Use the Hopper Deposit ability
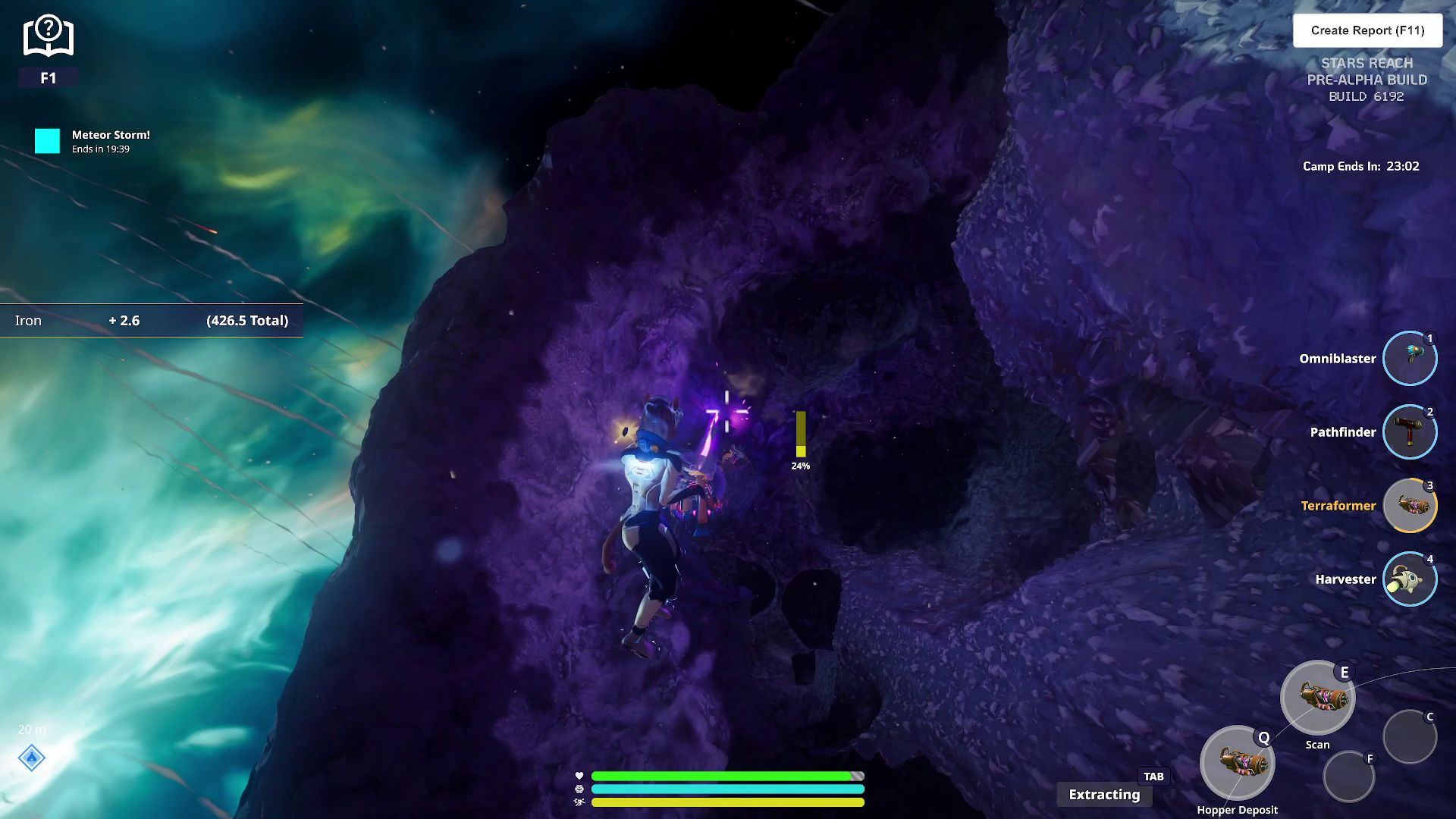Image resolution: width=1456 pixels, height=819 pixels. pyautogui.click(x=1237, y=762)
